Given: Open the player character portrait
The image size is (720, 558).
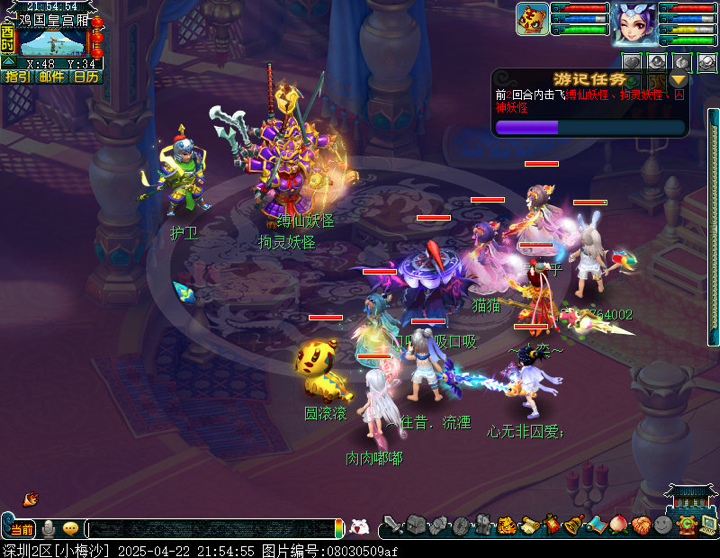Looking at the screenshot, I should pyautogui.click(x=635, y=22).
